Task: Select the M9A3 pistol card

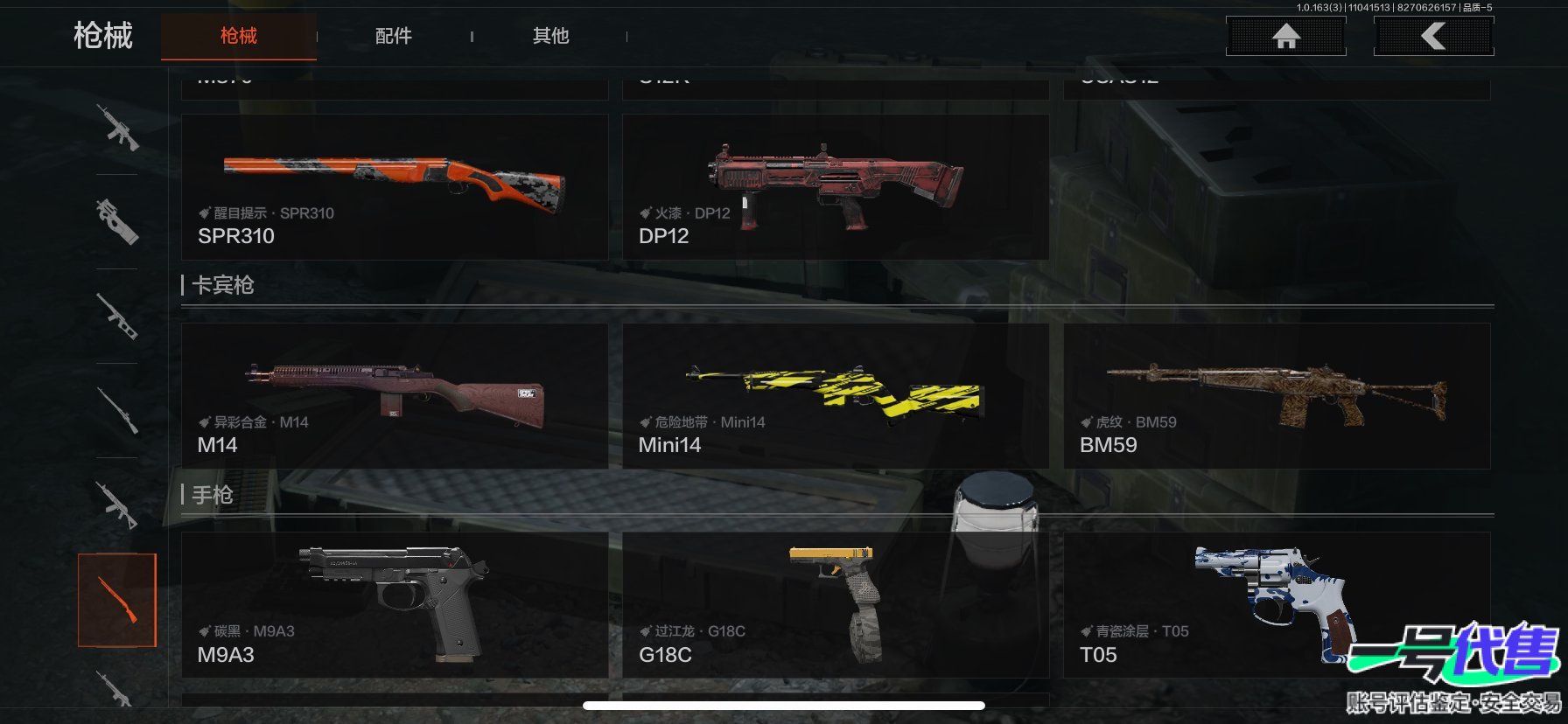Action: (x=395, y=604)
